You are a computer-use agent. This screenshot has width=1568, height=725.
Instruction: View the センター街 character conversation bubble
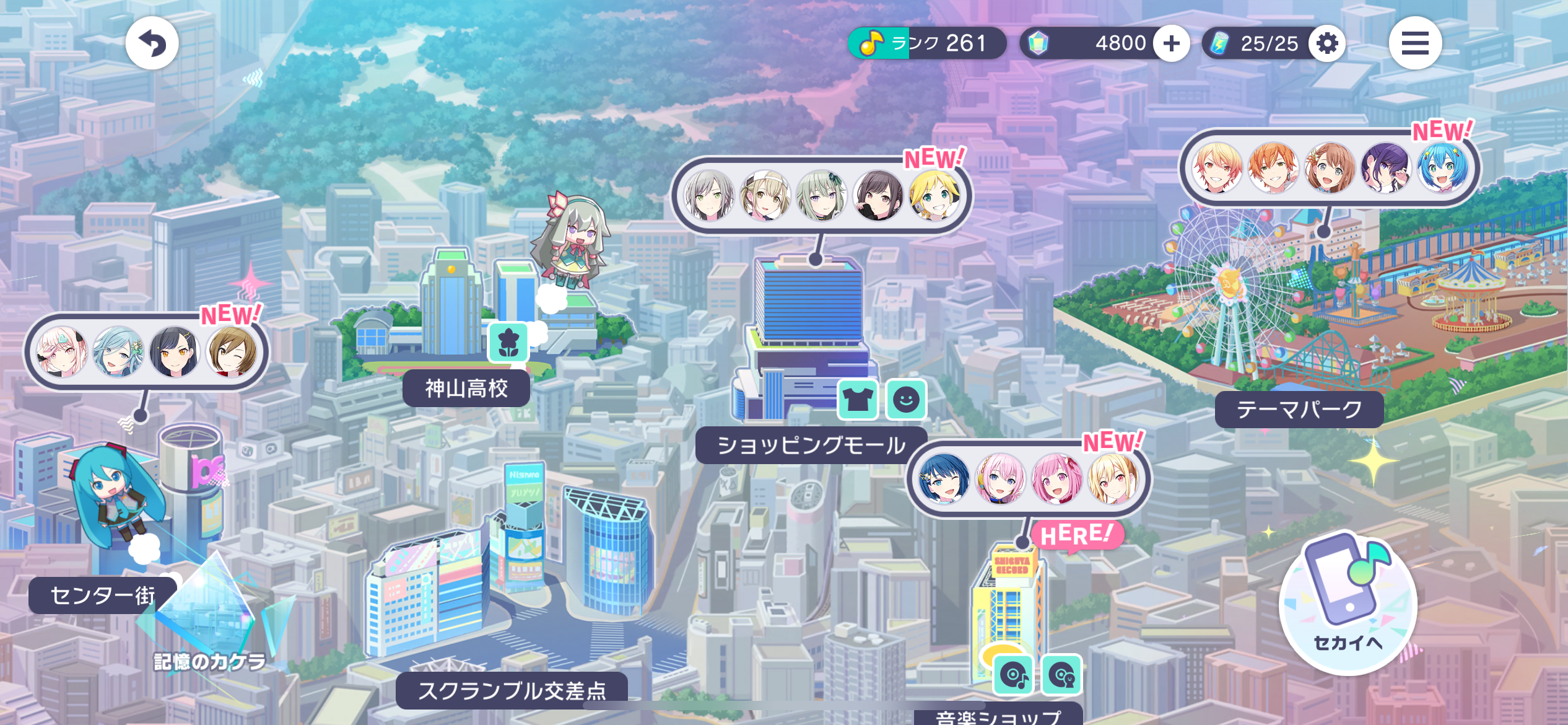[x=146, y=352]
